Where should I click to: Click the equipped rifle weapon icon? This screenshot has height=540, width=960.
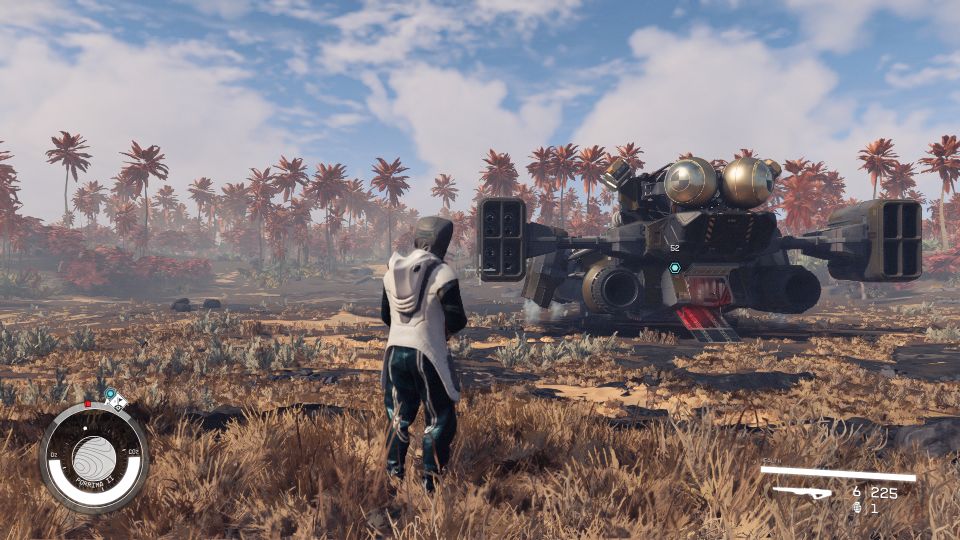803,492
